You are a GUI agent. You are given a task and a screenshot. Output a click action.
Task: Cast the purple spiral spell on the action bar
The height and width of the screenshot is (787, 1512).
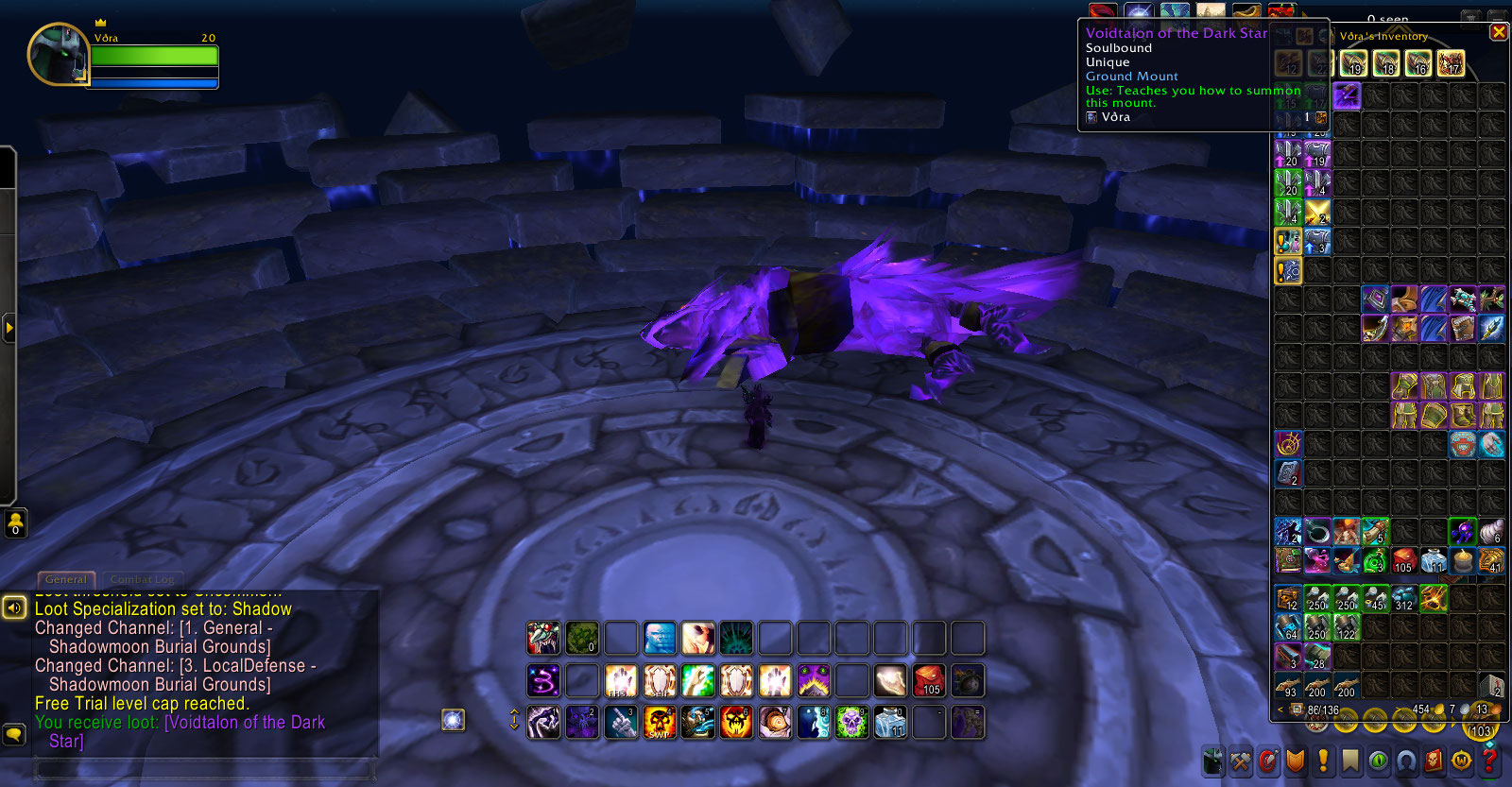(x=543, y=680)
